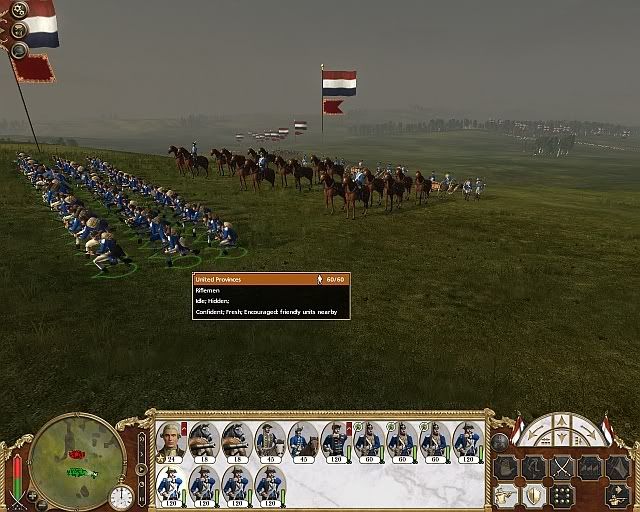The height and width of the screenshot is (512, 640).
Task: Select the general's unit card
Action: click(171, 440)
